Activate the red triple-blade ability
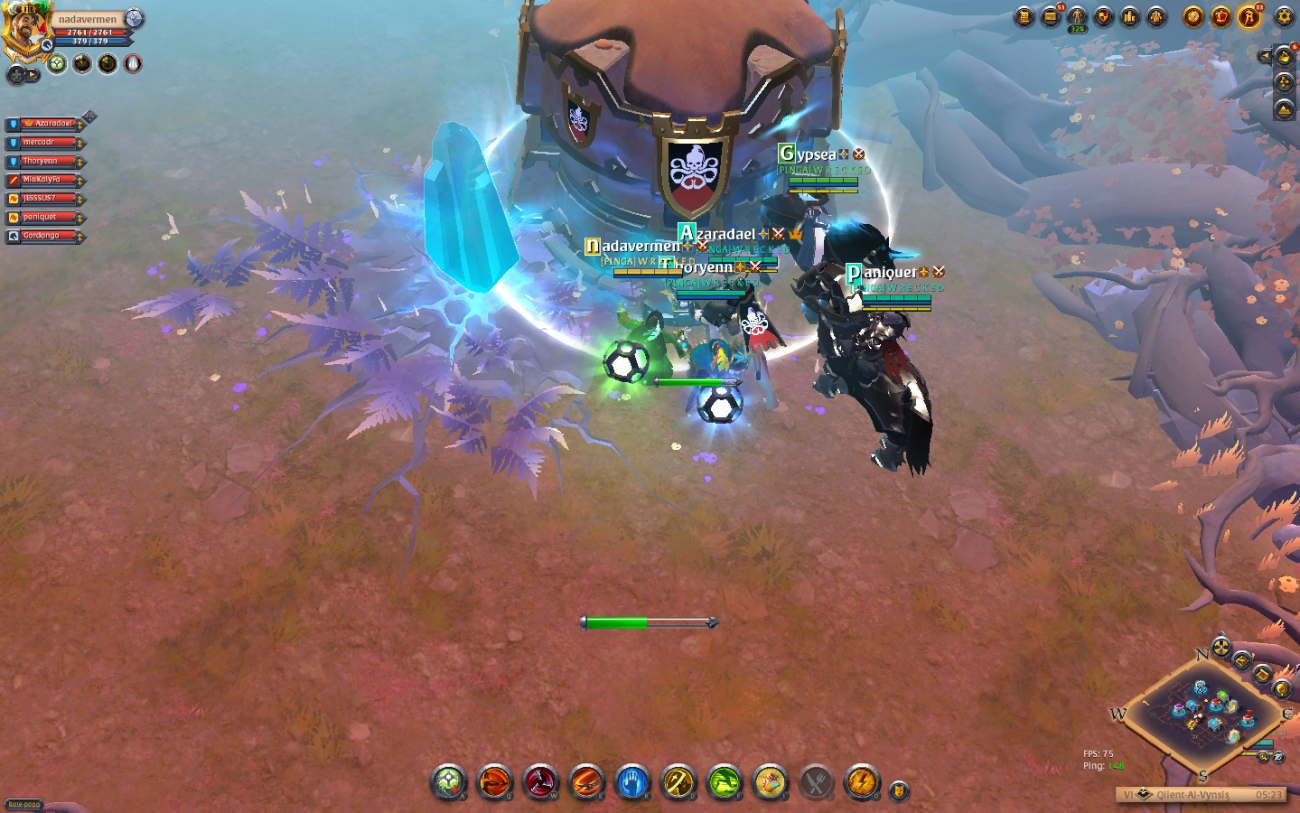 click(x=541, y=781)
